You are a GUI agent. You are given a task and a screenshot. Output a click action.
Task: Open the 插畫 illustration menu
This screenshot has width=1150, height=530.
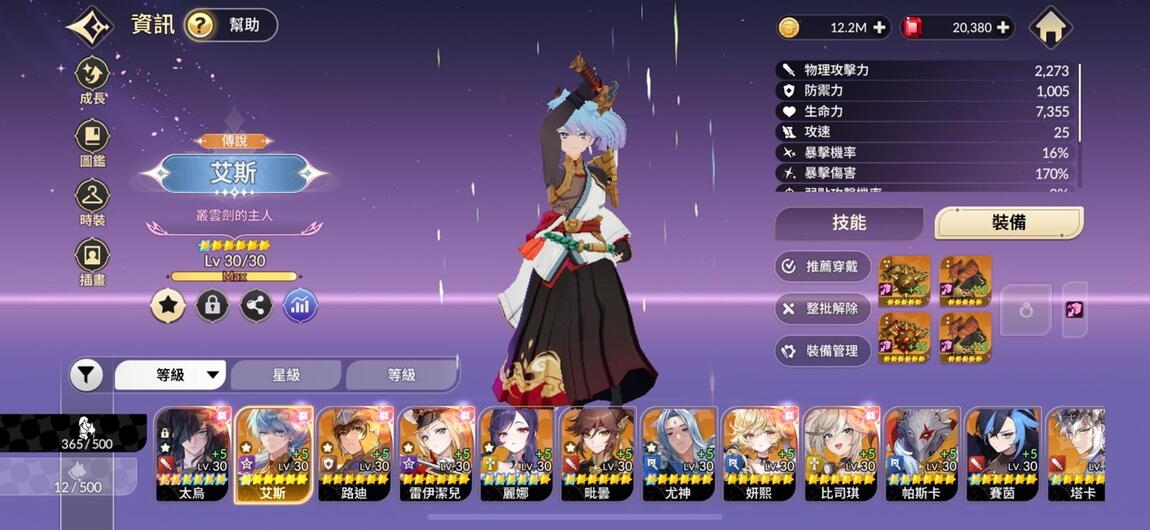pyautogui.click(x=93, y=262)
